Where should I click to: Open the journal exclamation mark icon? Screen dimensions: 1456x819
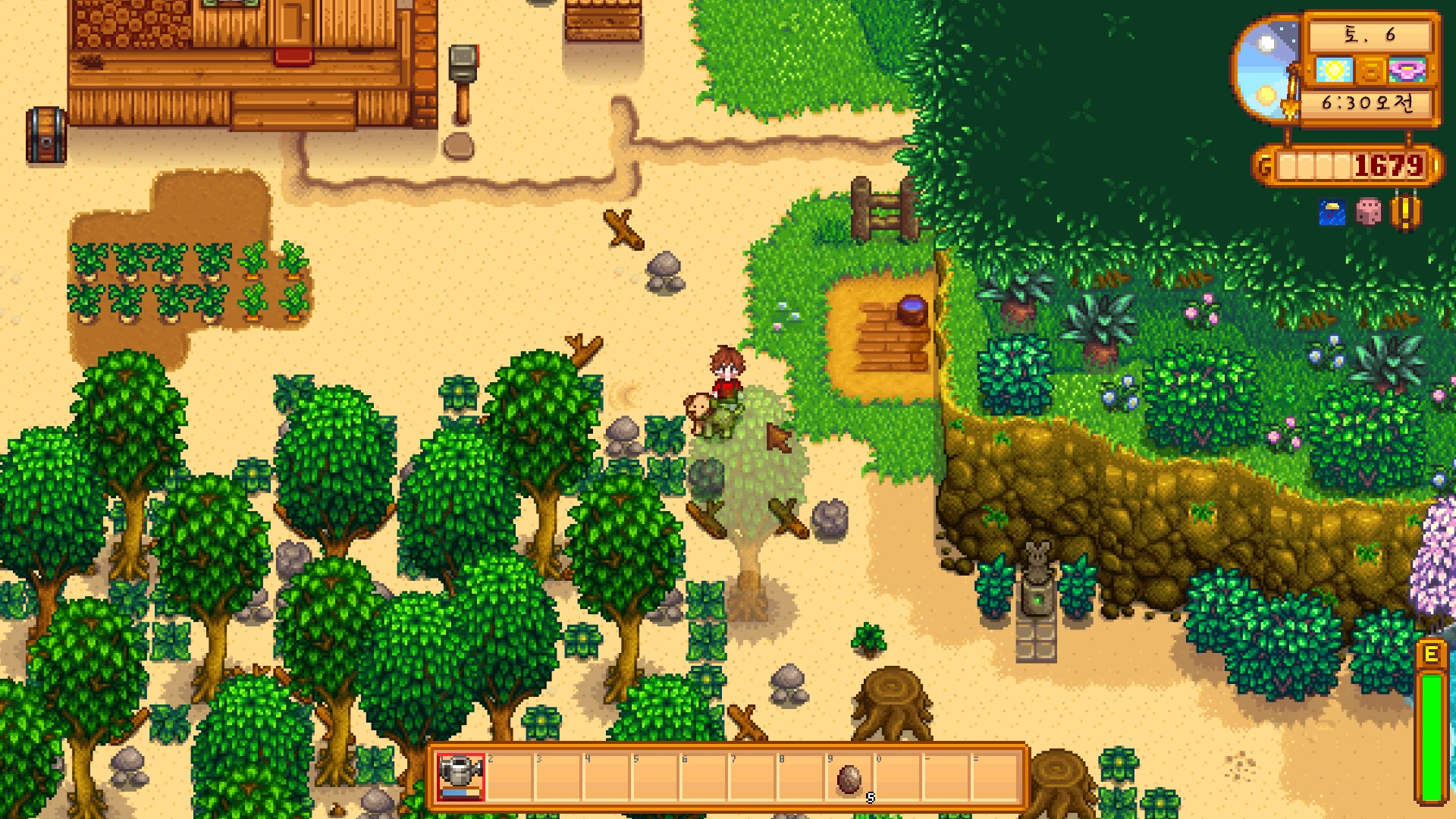click(x=1405, y=212)
